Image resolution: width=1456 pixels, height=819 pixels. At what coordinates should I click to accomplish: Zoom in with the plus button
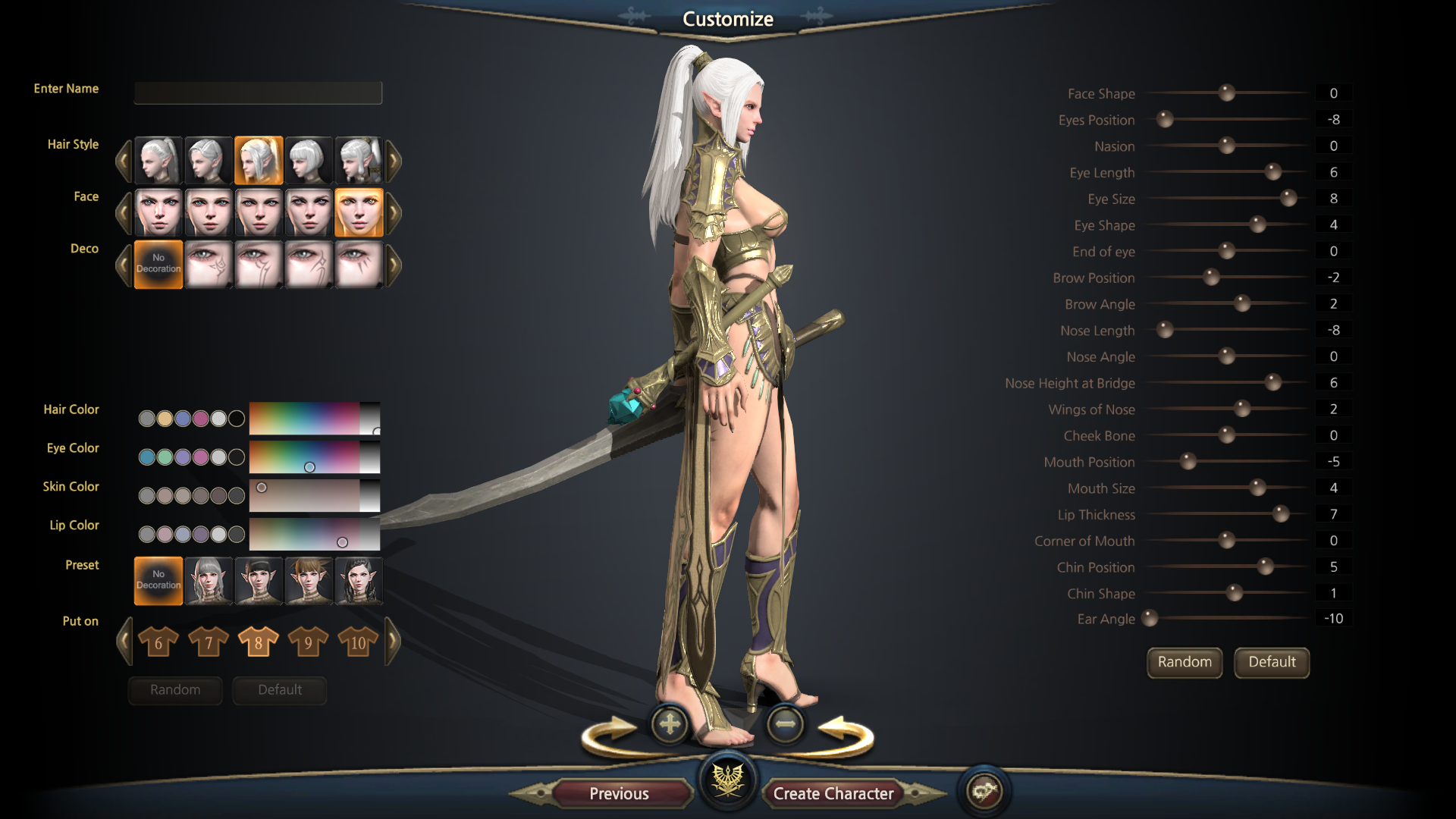[x=670, y=725]
